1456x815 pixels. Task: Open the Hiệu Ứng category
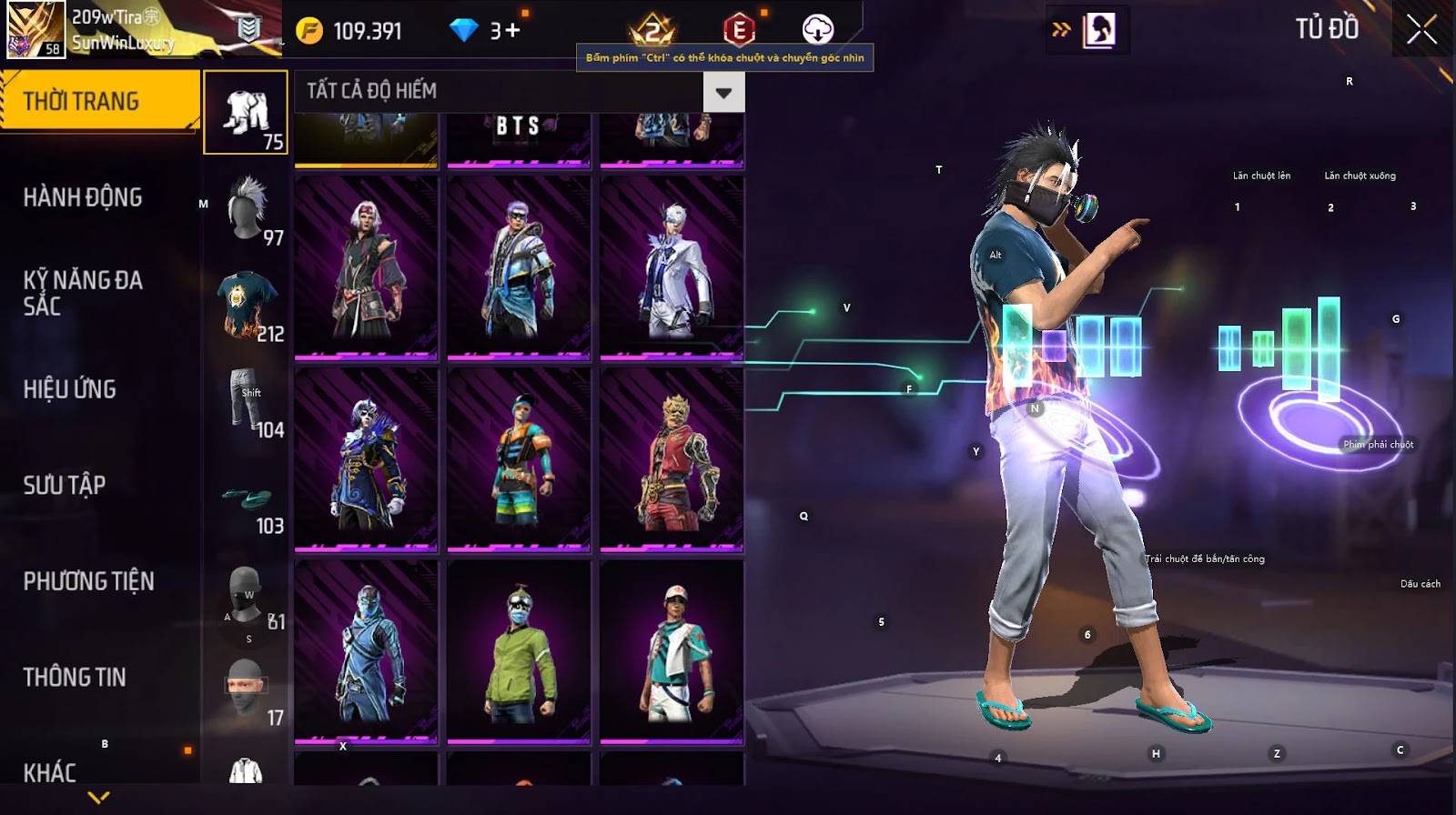click(x=70, y=389)
